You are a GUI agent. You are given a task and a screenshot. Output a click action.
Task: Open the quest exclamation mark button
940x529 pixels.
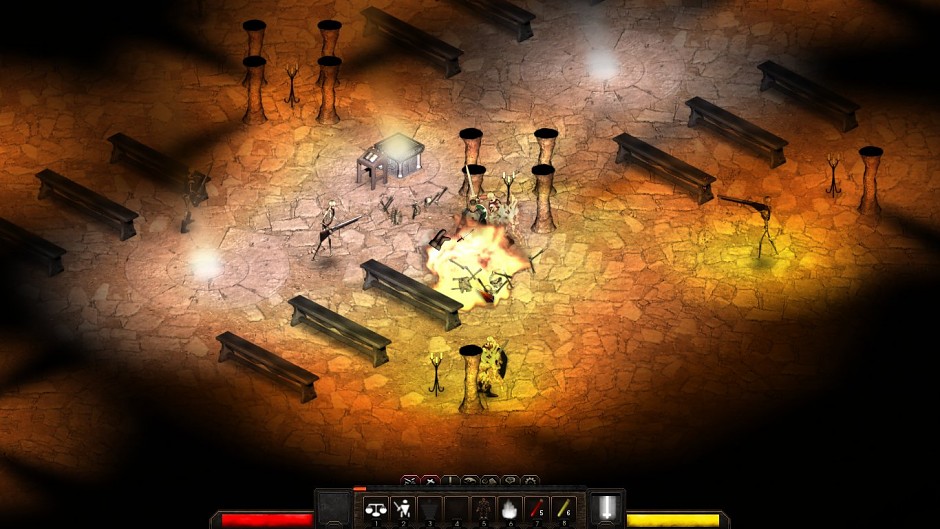click(450, 481)
